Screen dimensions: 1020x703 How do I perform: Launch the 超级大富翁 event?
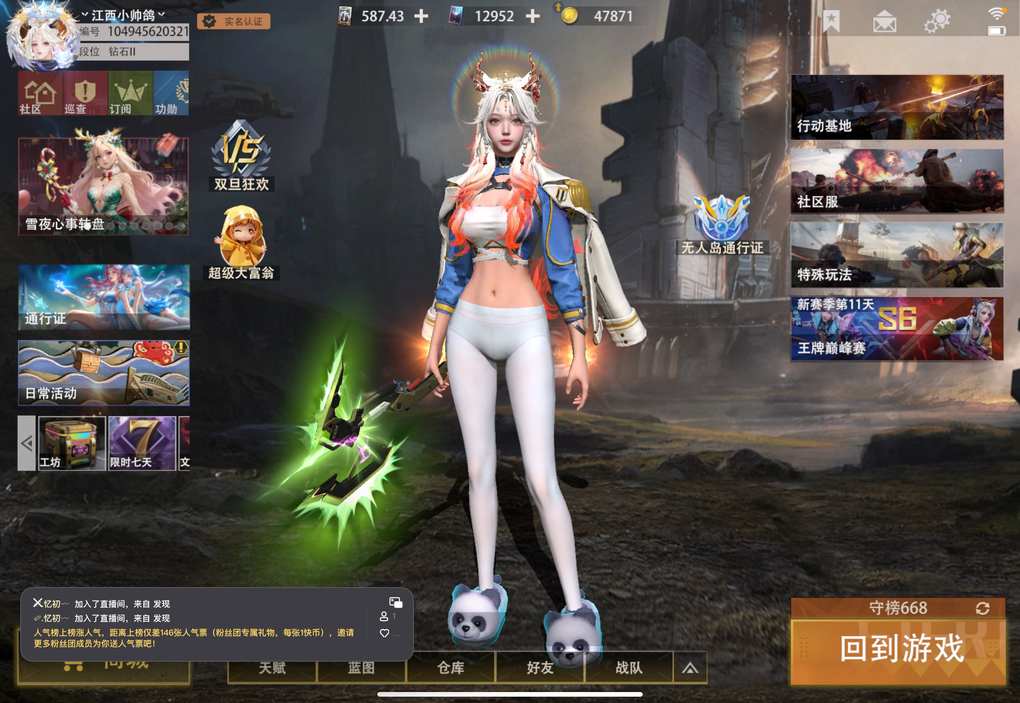[x=241, y=243]
